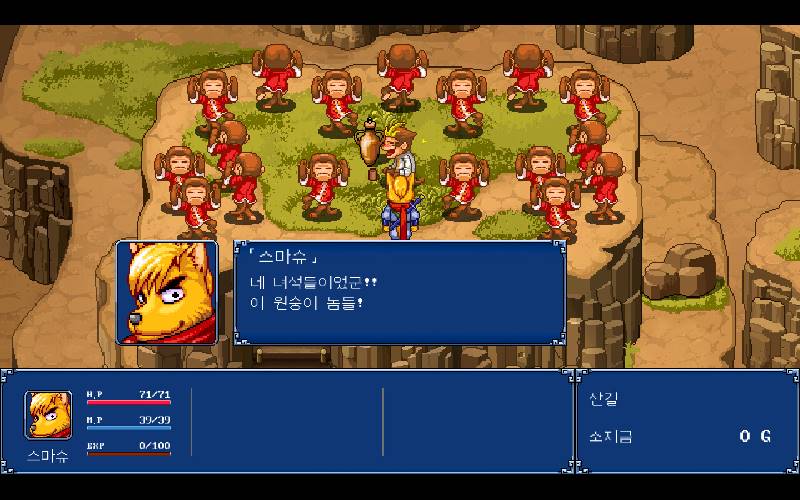Viewport: 800px width, 500px height.
Task: Advance the 스마슈 dialogue text box
Action: click(x=400, y=292)
